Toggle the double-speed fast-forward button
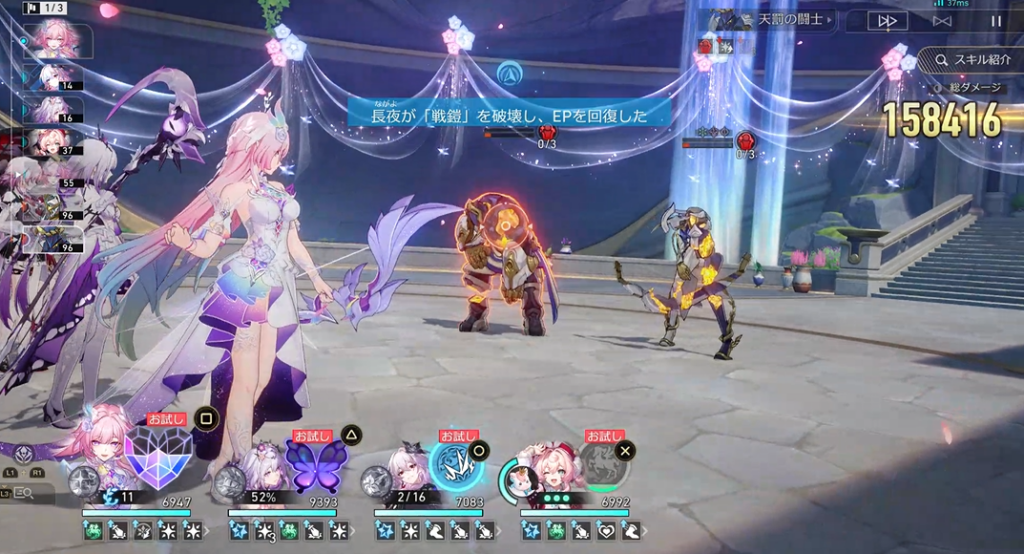This screenshot has height=554, width=1024. coord(887,20)
